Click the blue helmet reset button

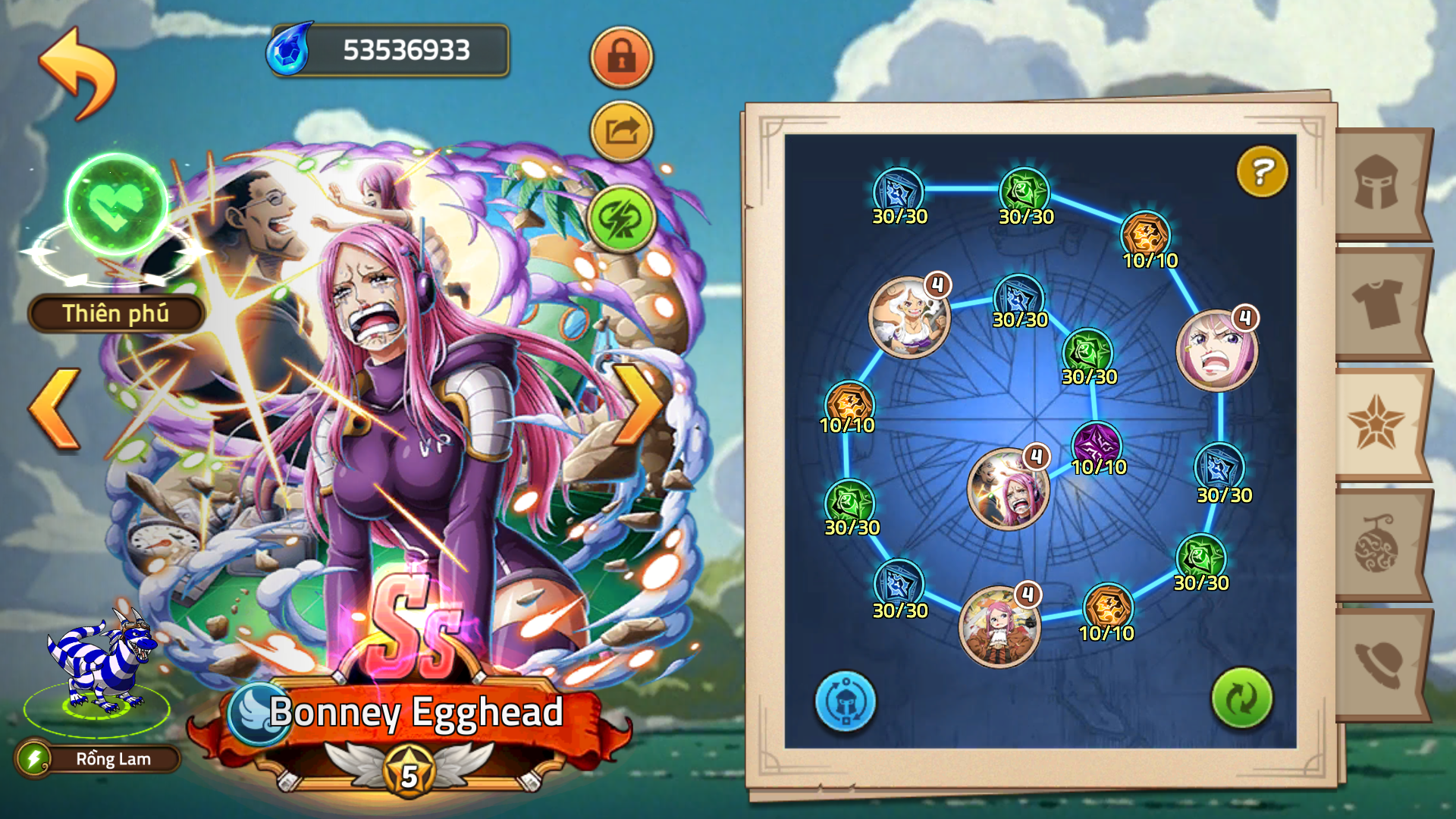click(846, 701)
